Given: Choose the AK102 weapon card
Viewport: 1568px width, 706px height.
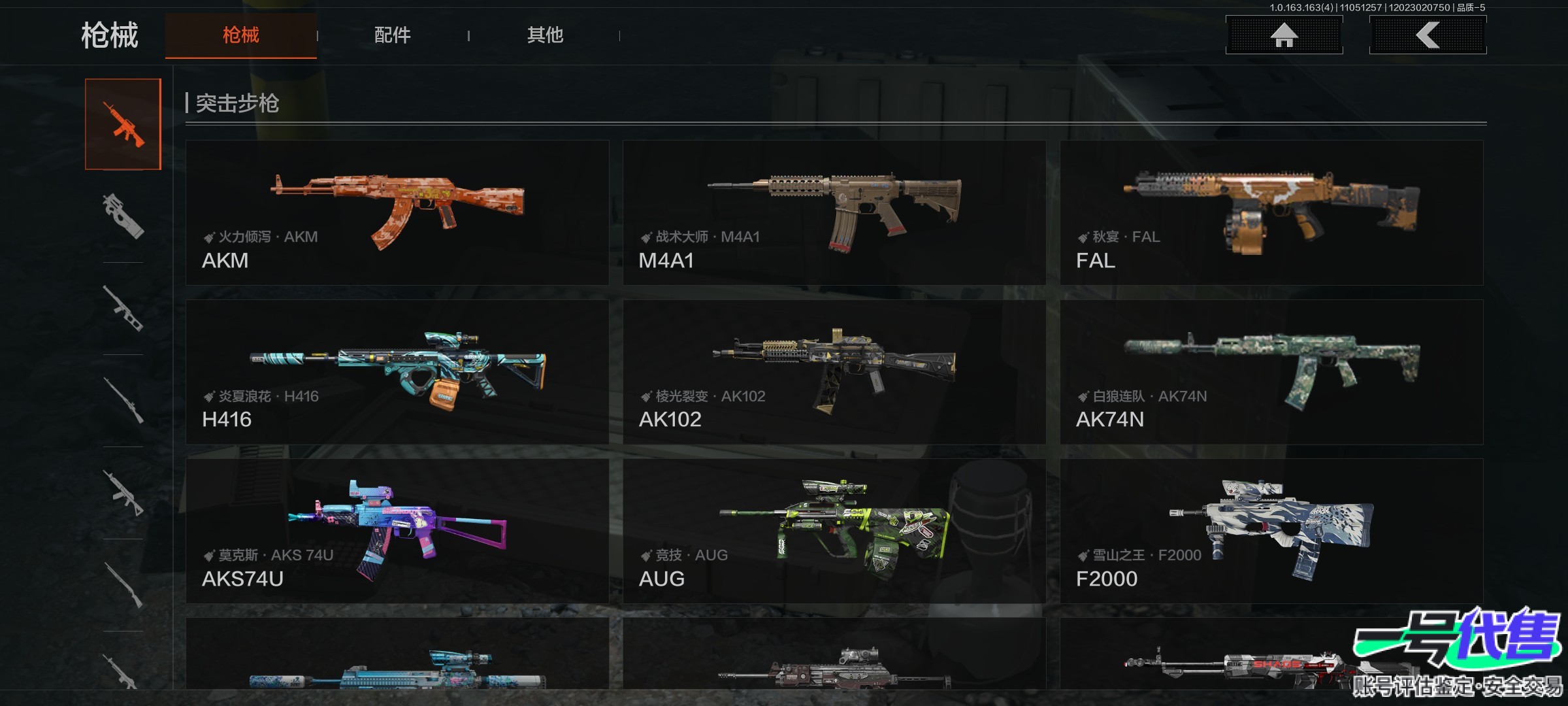Looking at the screenshot, I should 834,372.
